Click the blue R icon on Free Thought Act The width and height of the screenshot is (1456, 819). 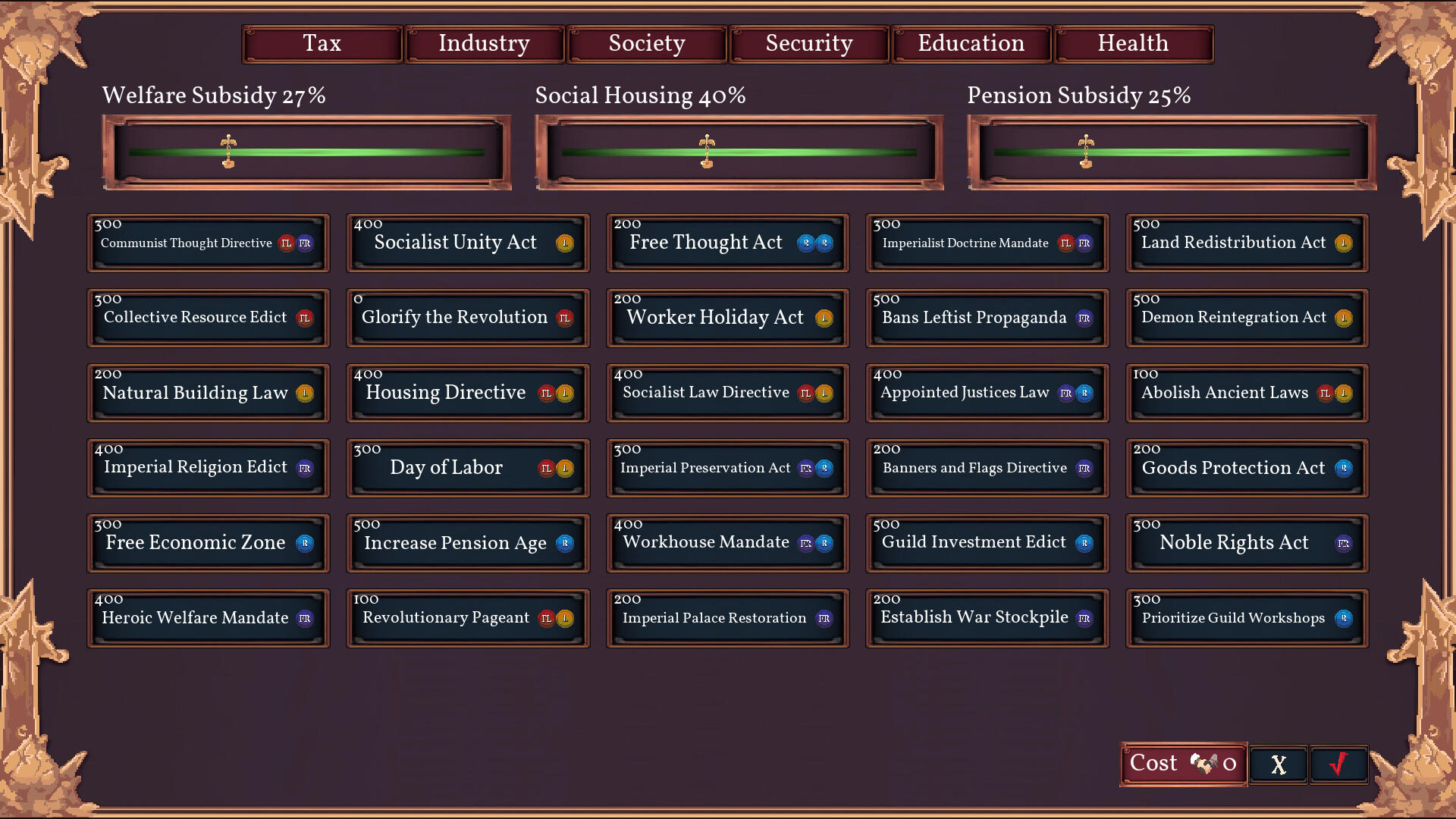[805, 243]
